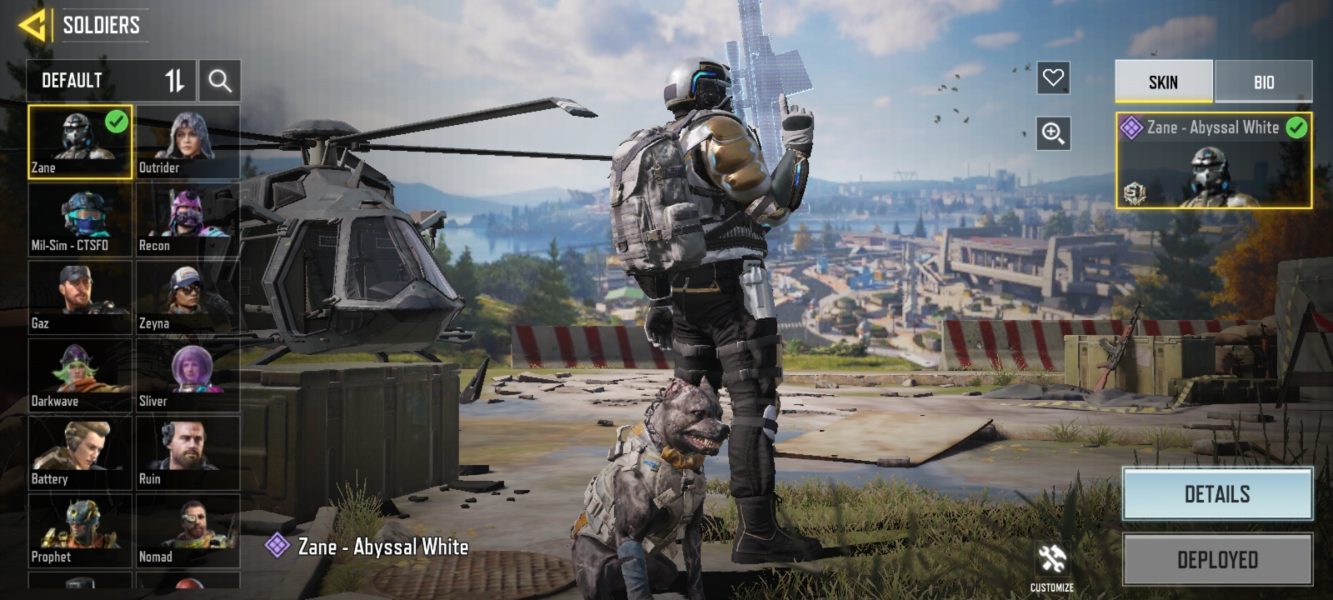This screenshot has height=600, width=1333.
Task: Open the soldier search magnifier
Action: point(220,81)
